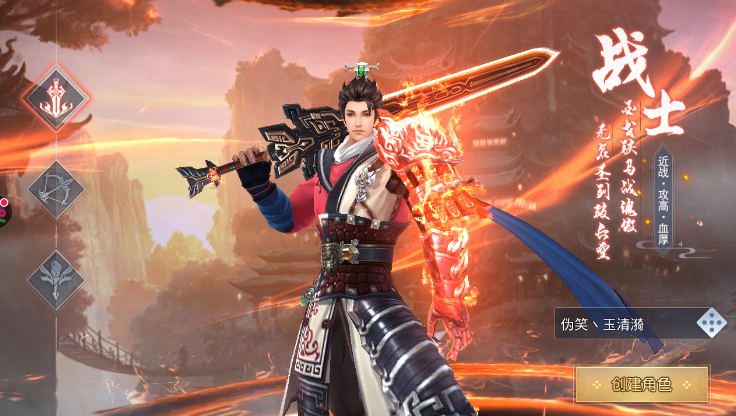Randomize the character name with dice
The width and height of the screenshot is (736, 416).
(711, 323)
